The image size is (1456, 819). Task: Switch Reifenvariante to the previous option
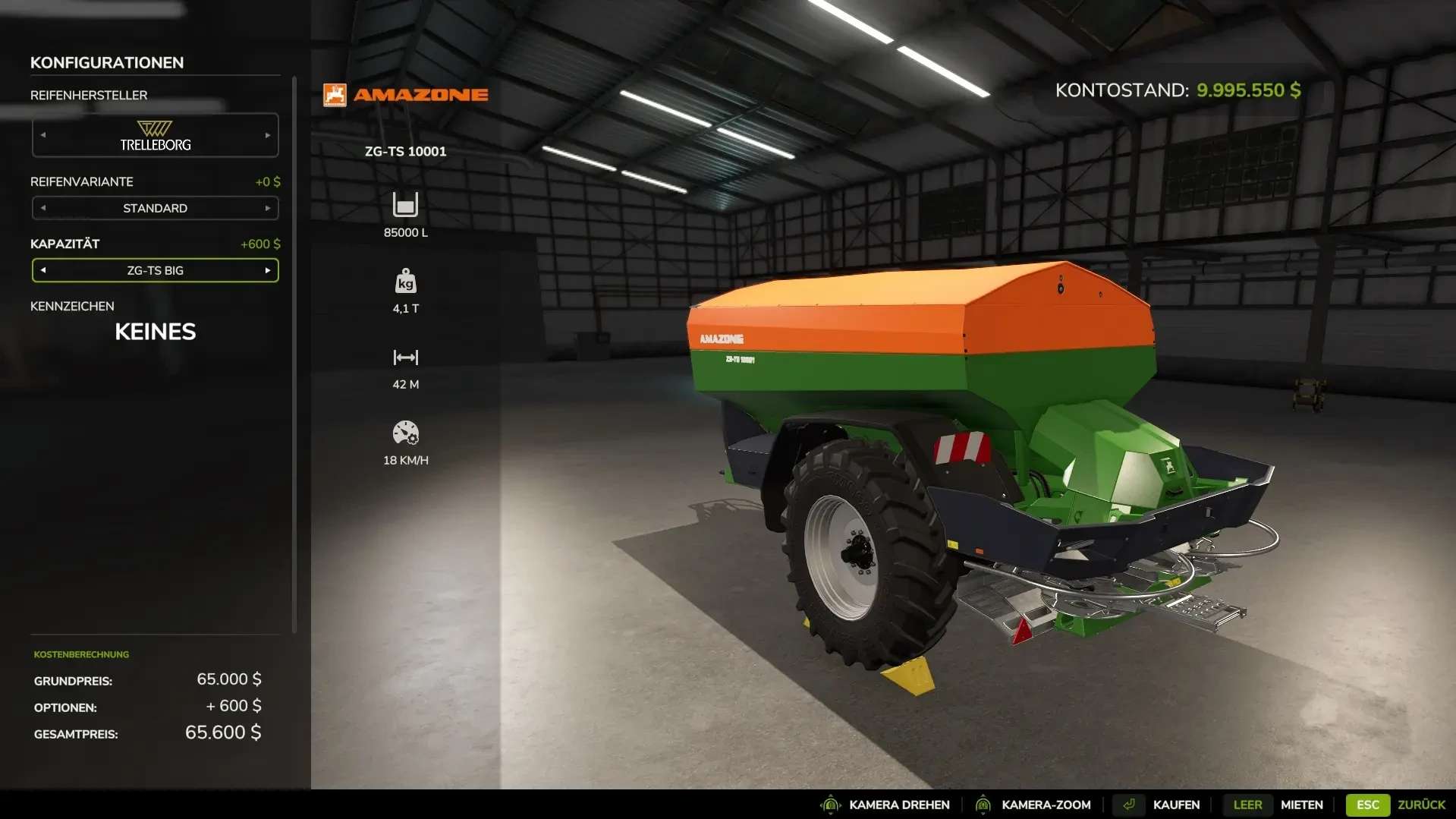[43, 208]
